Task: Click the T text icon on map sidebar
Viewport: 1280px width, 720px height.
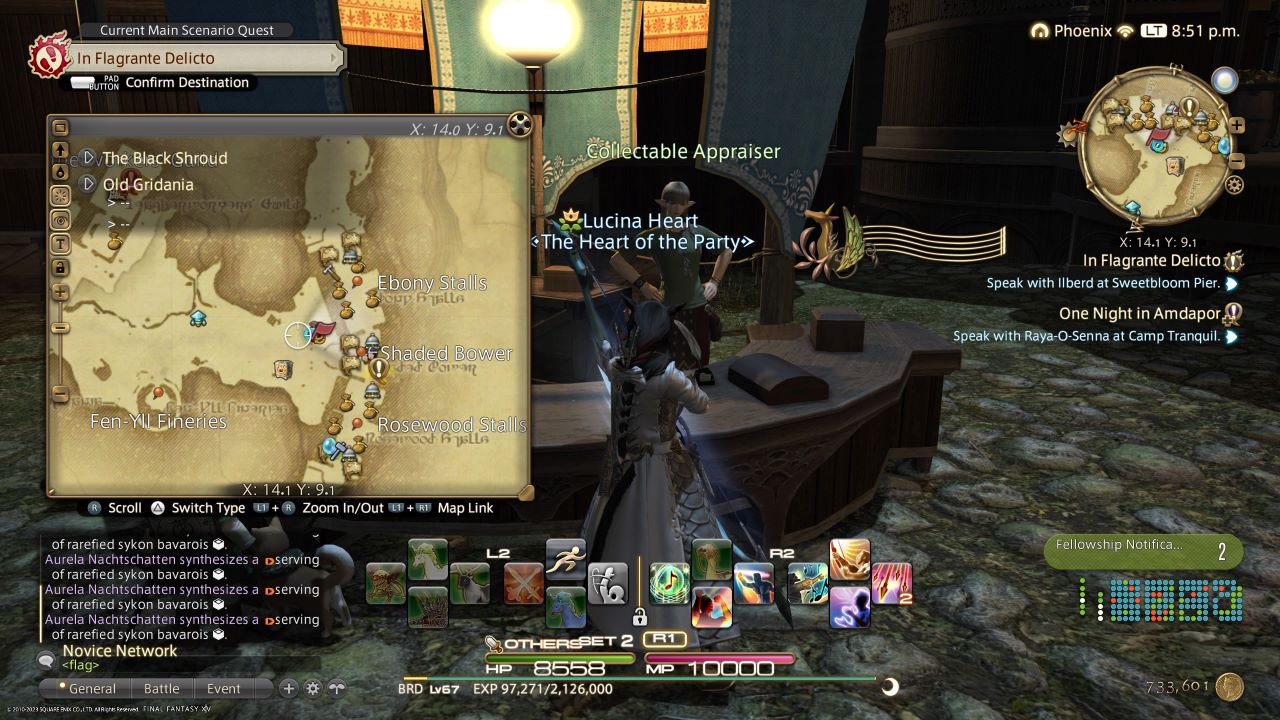Action: click(x=62, y=243)
